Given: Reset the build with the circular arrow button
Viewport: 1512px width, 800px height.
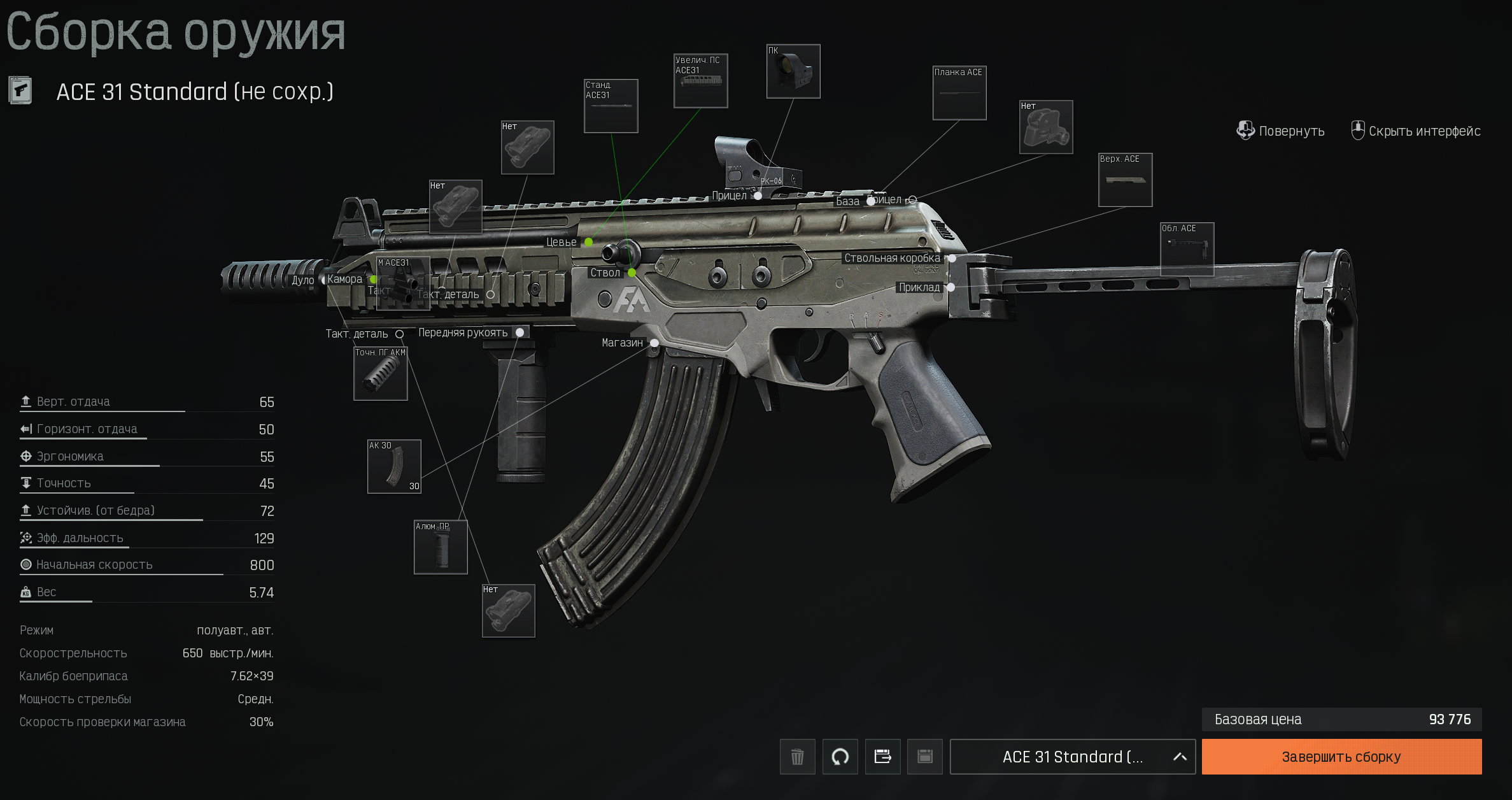Looking at the screenshot, I should tap(840, 757).
